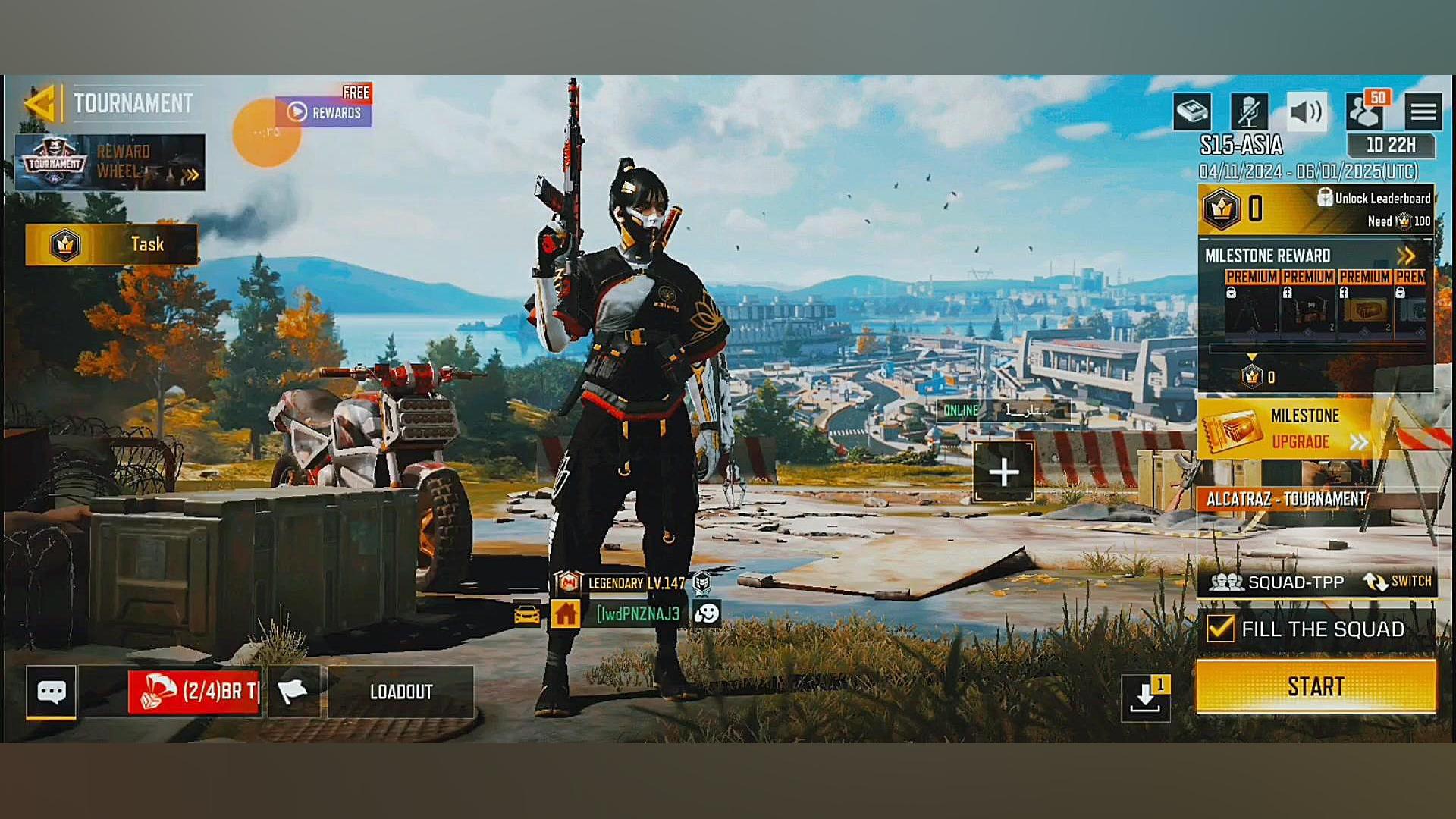This screenshot has height=819, width=1456.
Task: Open the Task panel
Action: tap(111, 244)
